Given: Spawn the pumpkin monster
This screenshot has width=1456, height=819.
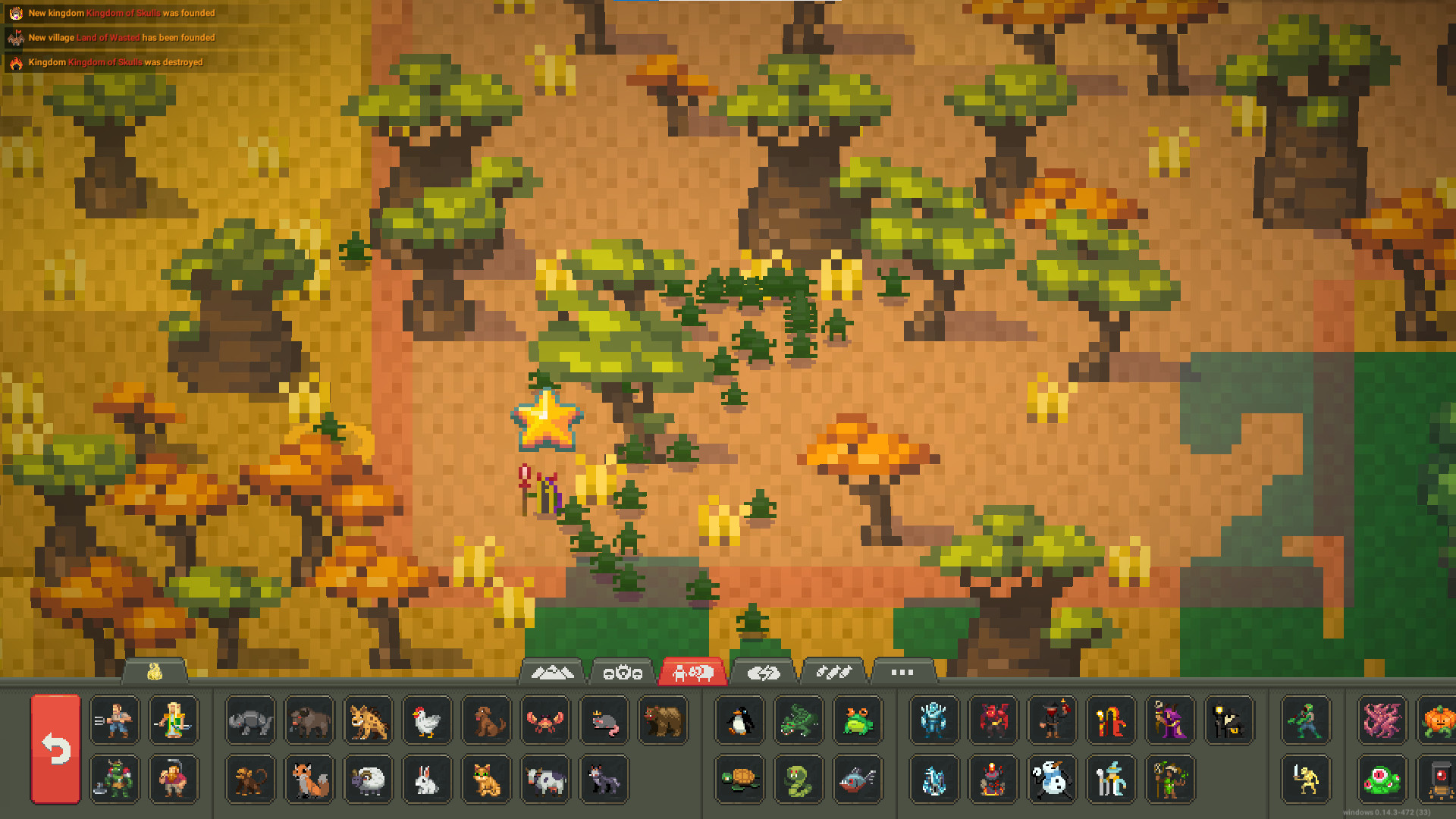Looking at the screenshot, I should [1438, 721].
